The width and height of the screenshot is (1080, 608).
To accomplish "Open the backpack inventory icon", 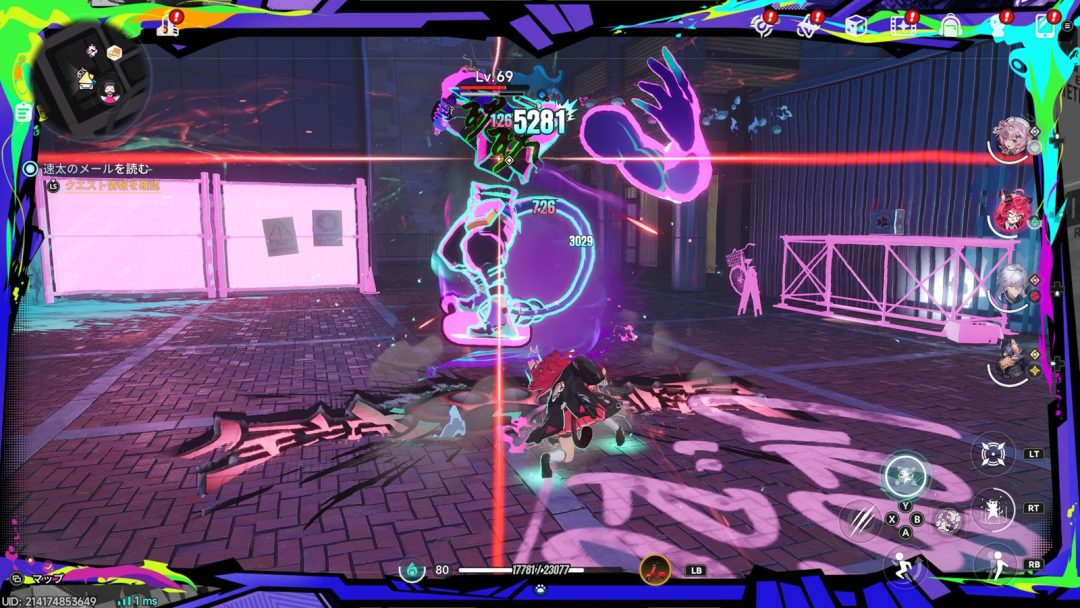I will (x=950, y=26).
